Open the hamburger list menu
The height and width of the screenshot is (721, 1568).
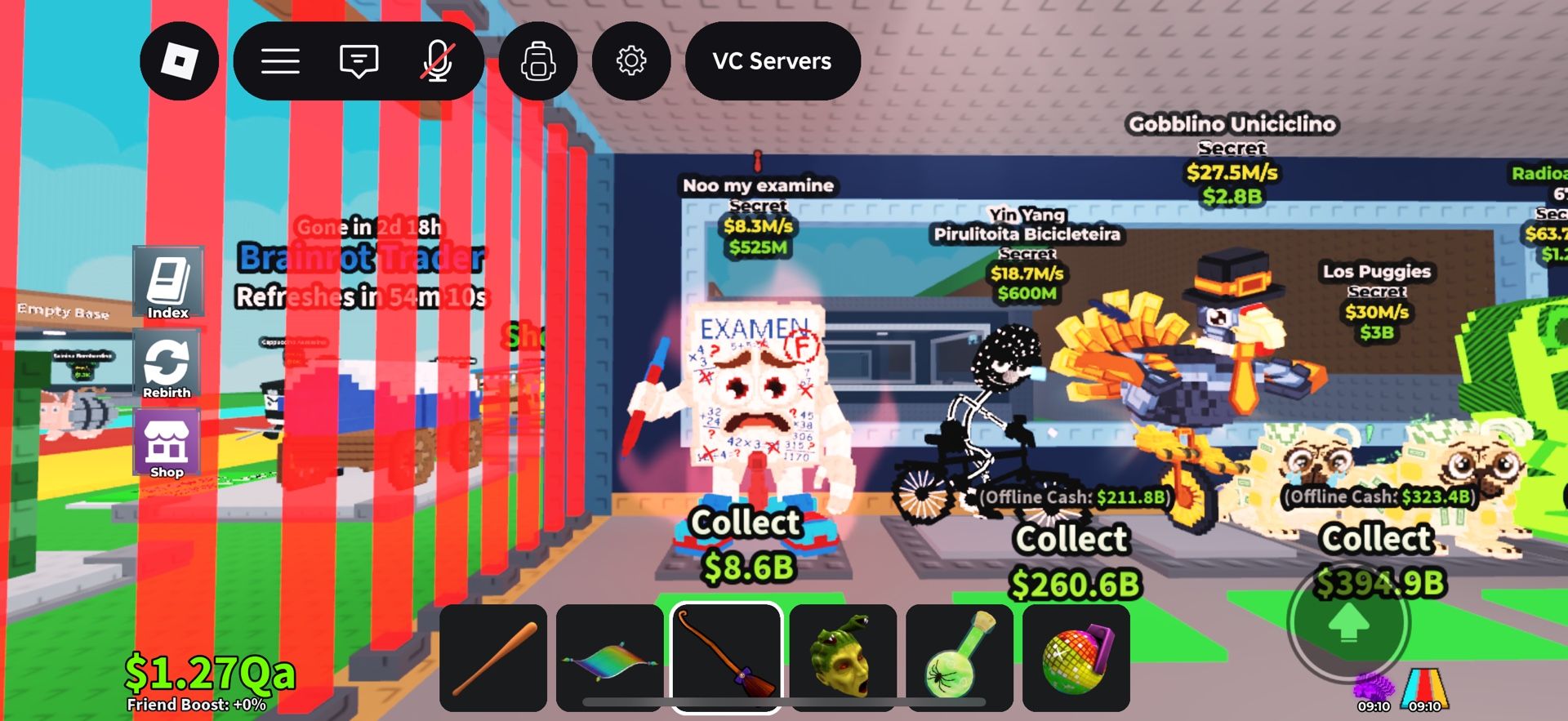coord(280,61)
